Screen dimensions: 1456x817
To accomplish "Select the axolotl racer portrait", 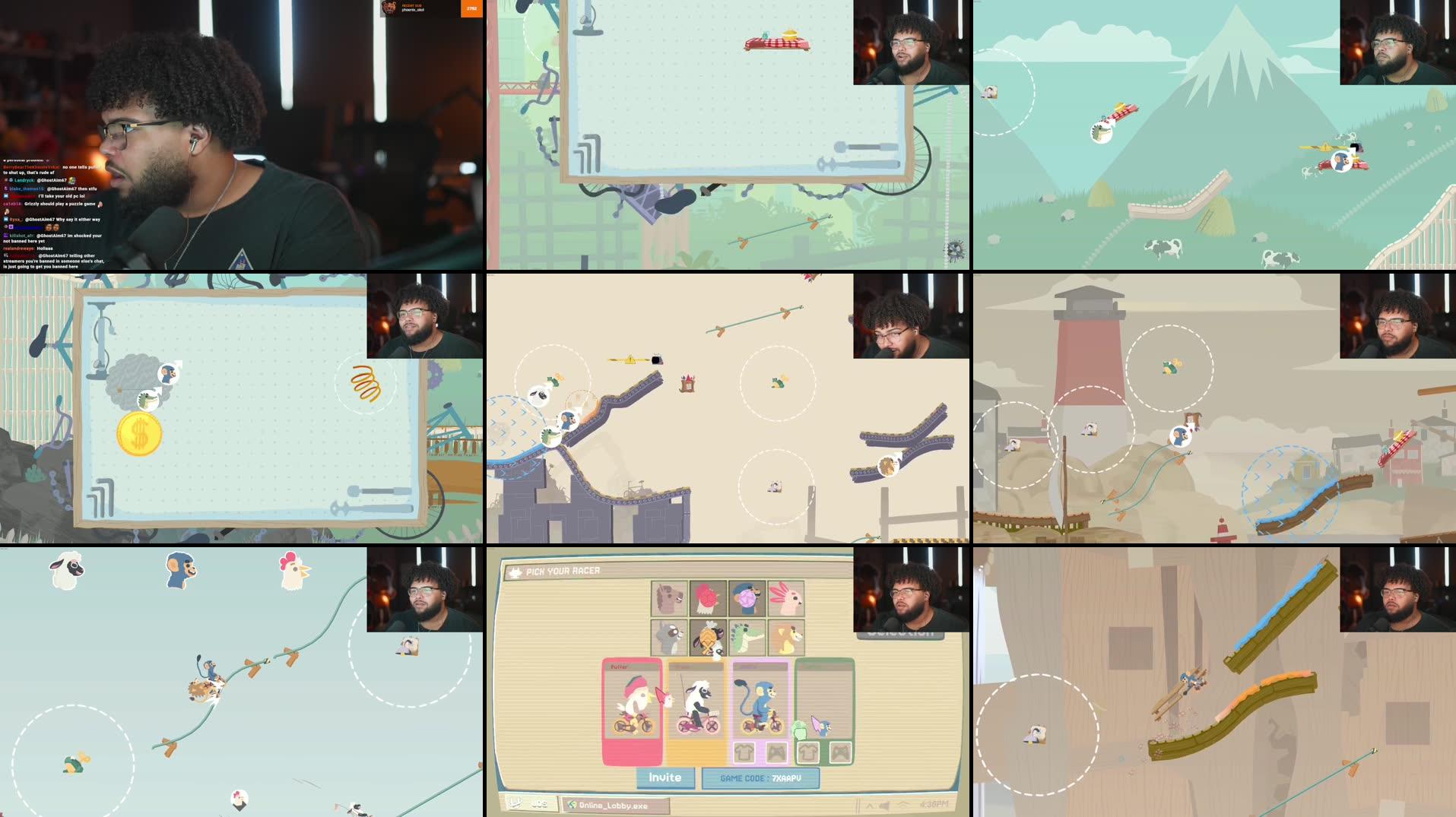I will [785, 600].
